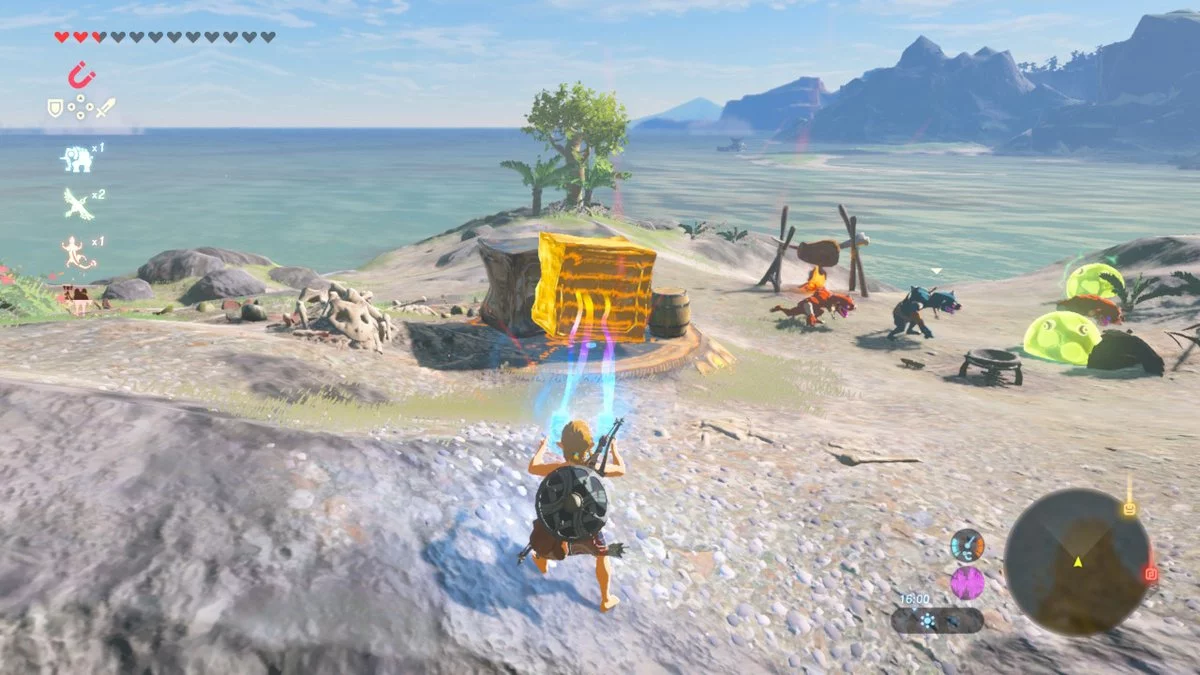Select the red Magnesis rune icon
Image resolution: width=1200 pixels, height=675 pixels.
click(81, 75)
